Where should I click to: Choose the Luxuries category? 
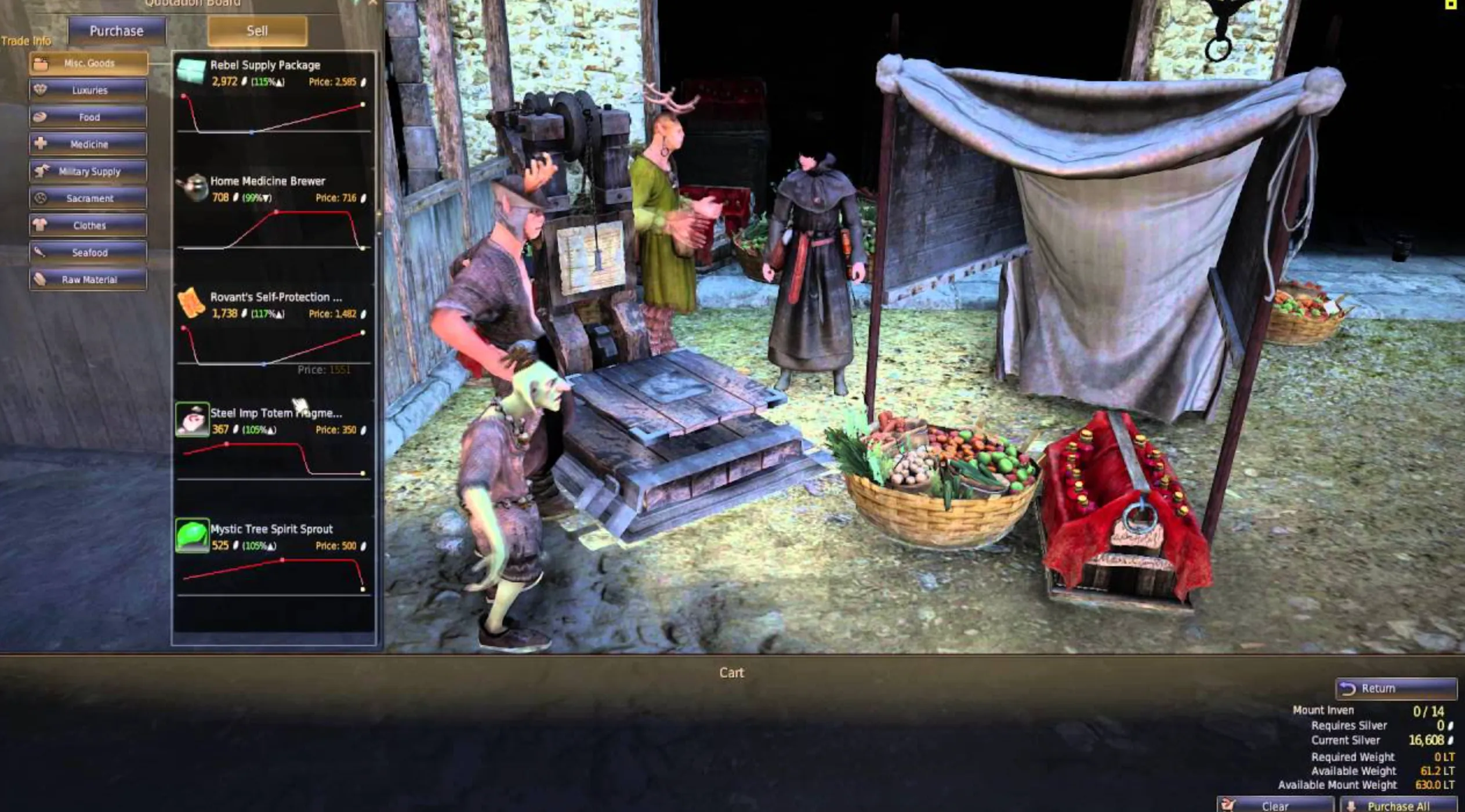[x=89, y=90]
